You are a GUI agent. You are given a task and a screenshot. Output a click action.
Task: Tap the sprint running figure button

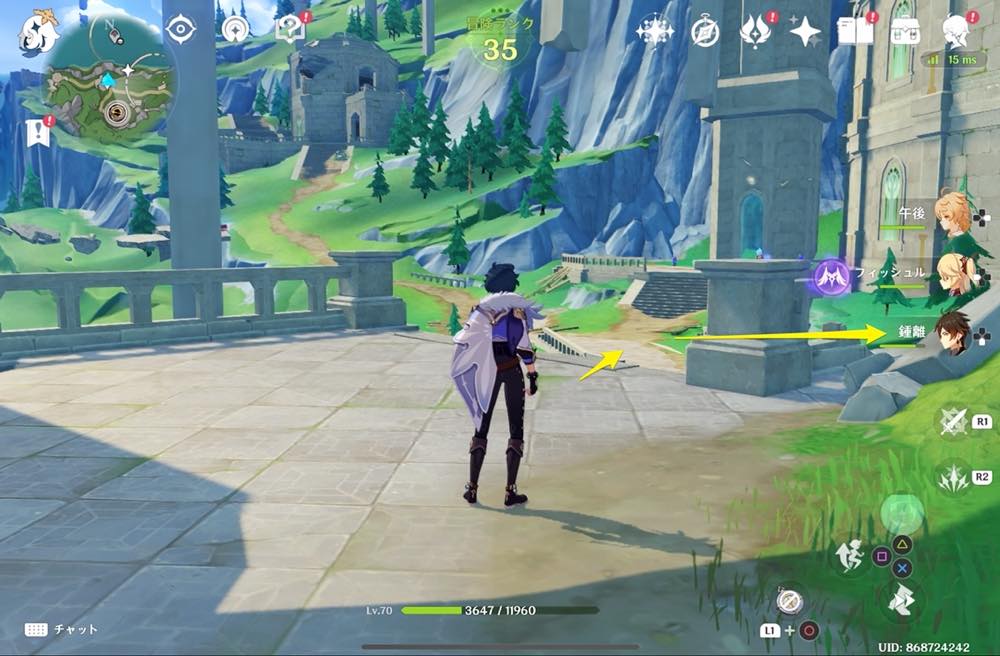[849, 555]
